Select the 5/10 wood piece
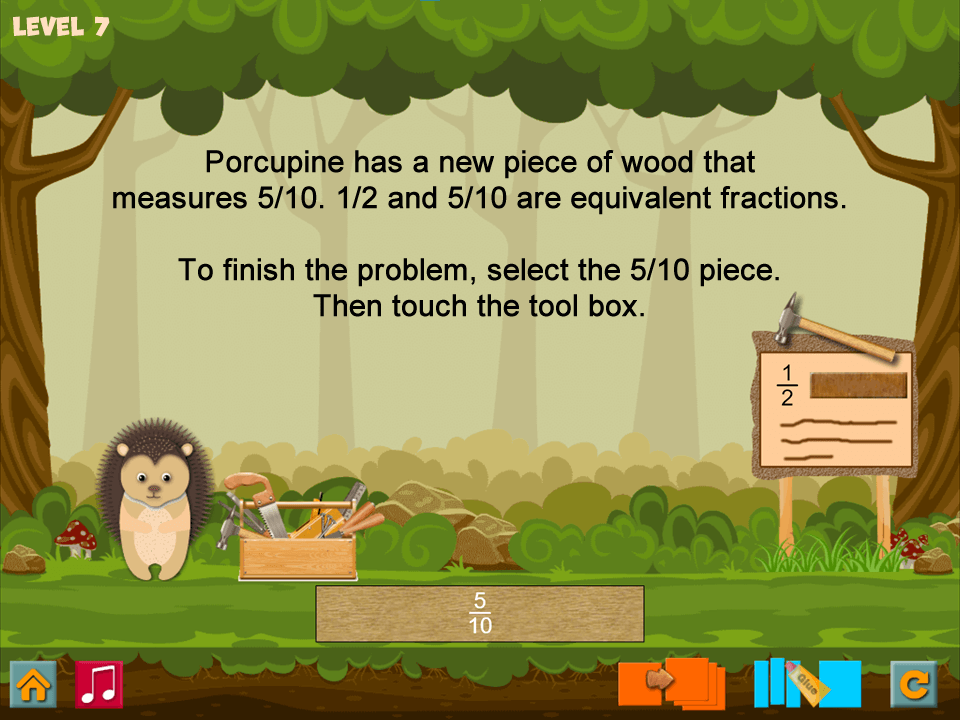This screenshot has width=960, height=720. pos(480,613)
